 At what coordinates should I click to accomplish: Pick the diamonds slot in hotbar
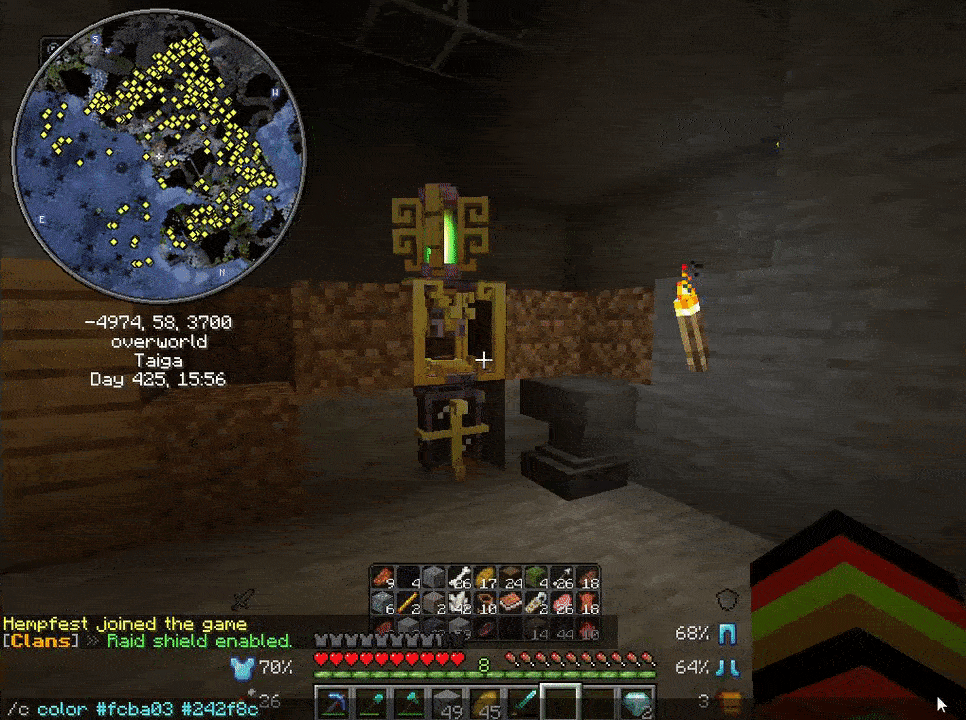(x=637, y=704)
